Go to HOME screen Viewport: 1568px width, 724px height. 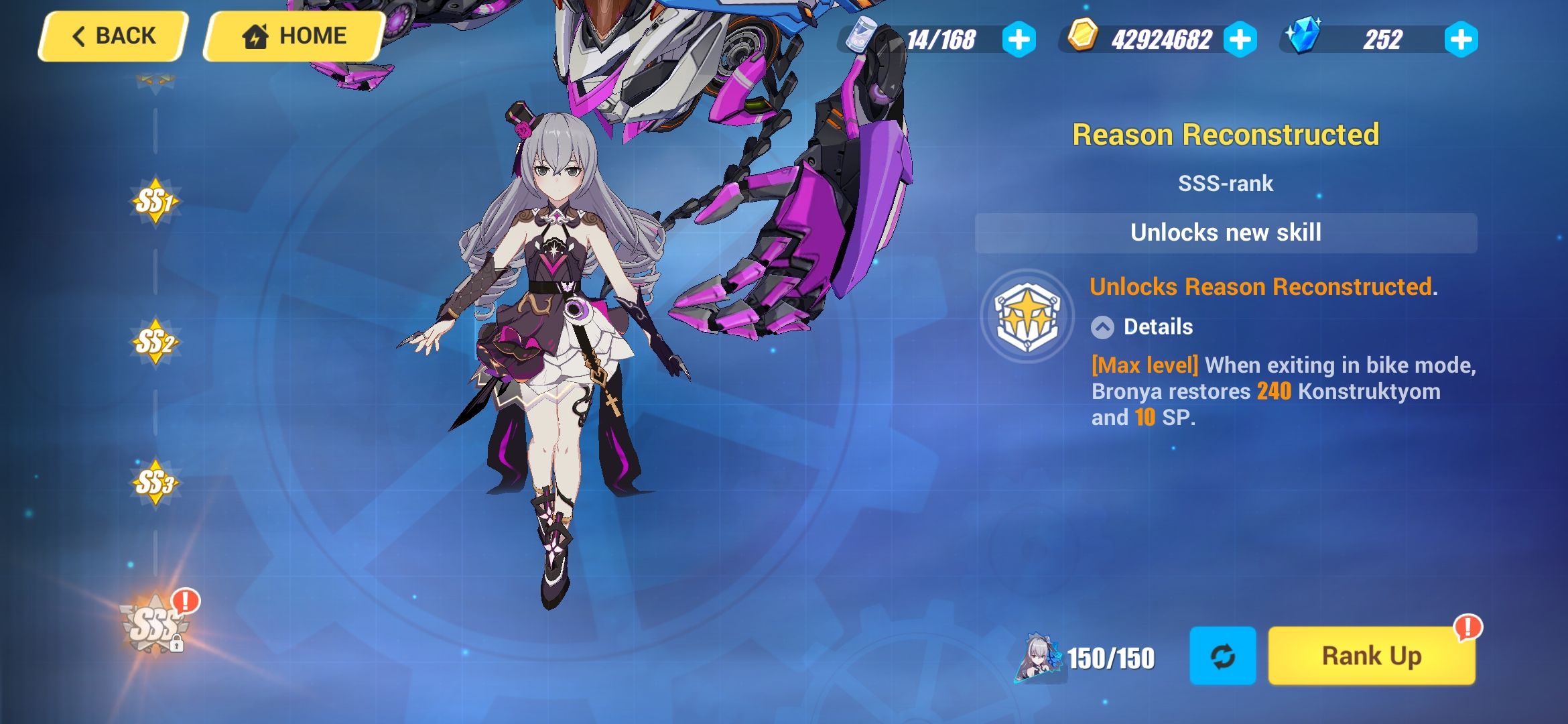point(291,35)
